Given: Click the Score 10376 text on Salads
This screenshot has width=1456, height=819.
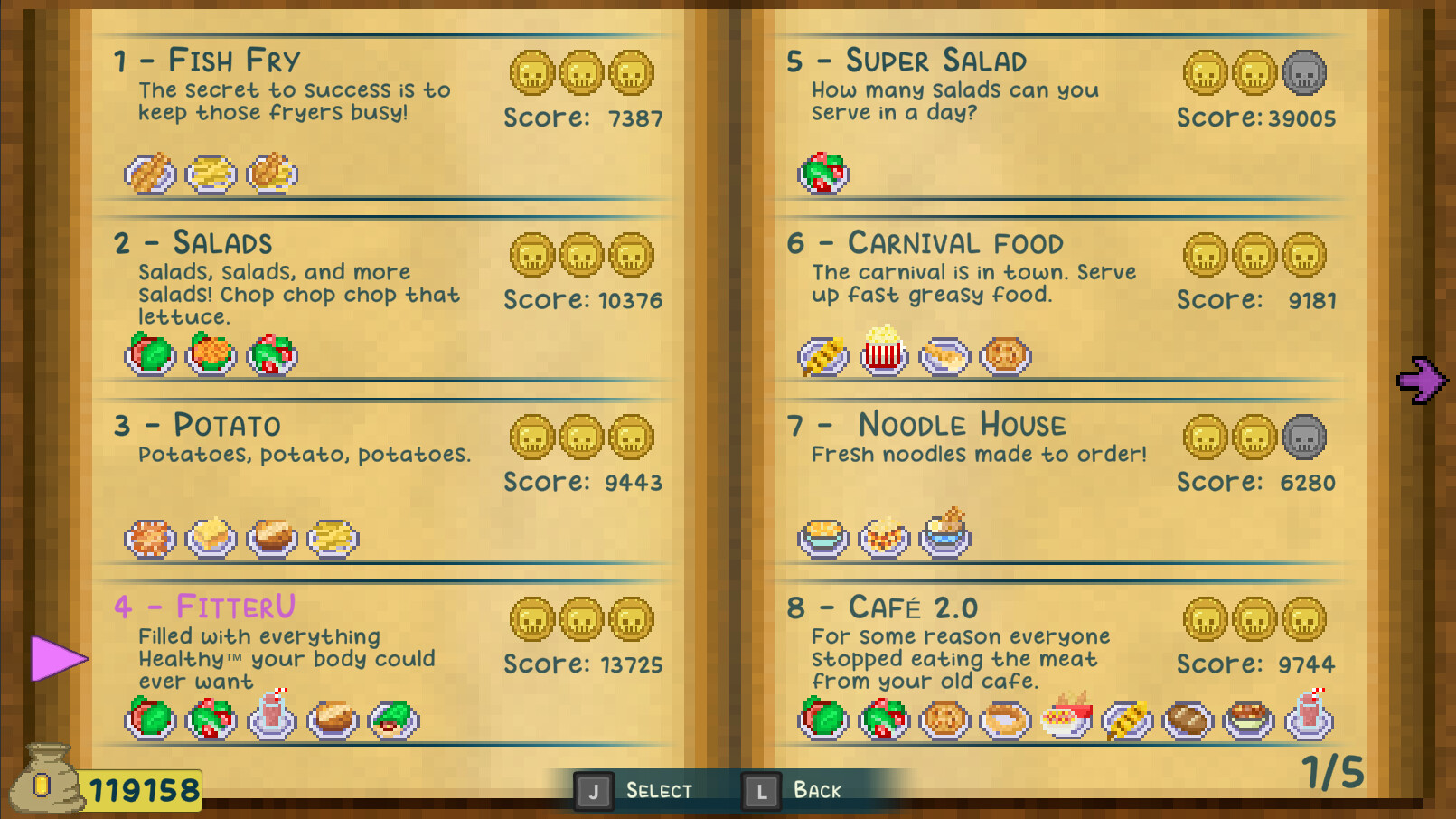Looking at the screenshot, I should (x=581, y=299).
